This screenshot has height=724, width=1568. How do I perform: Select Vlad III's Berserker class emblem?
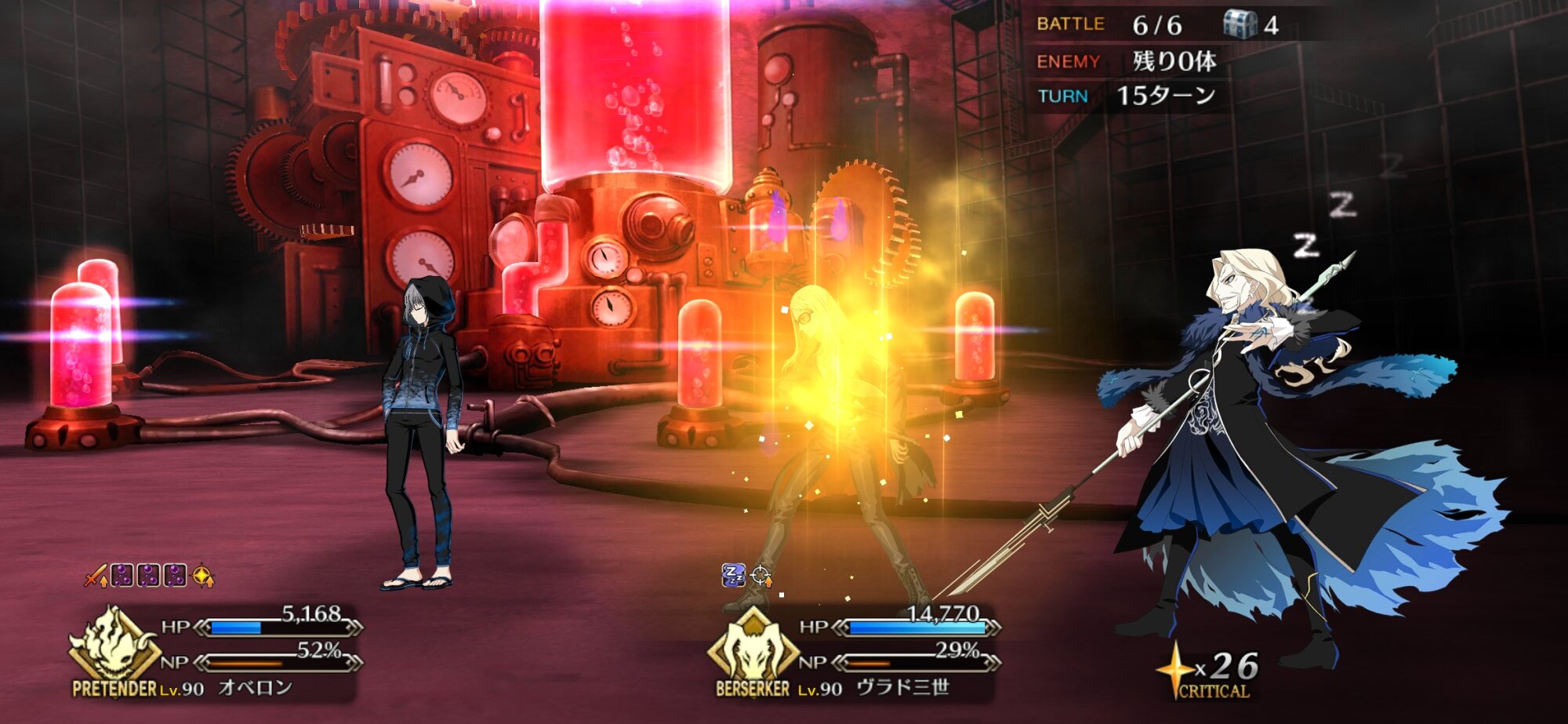coord(753,646)
